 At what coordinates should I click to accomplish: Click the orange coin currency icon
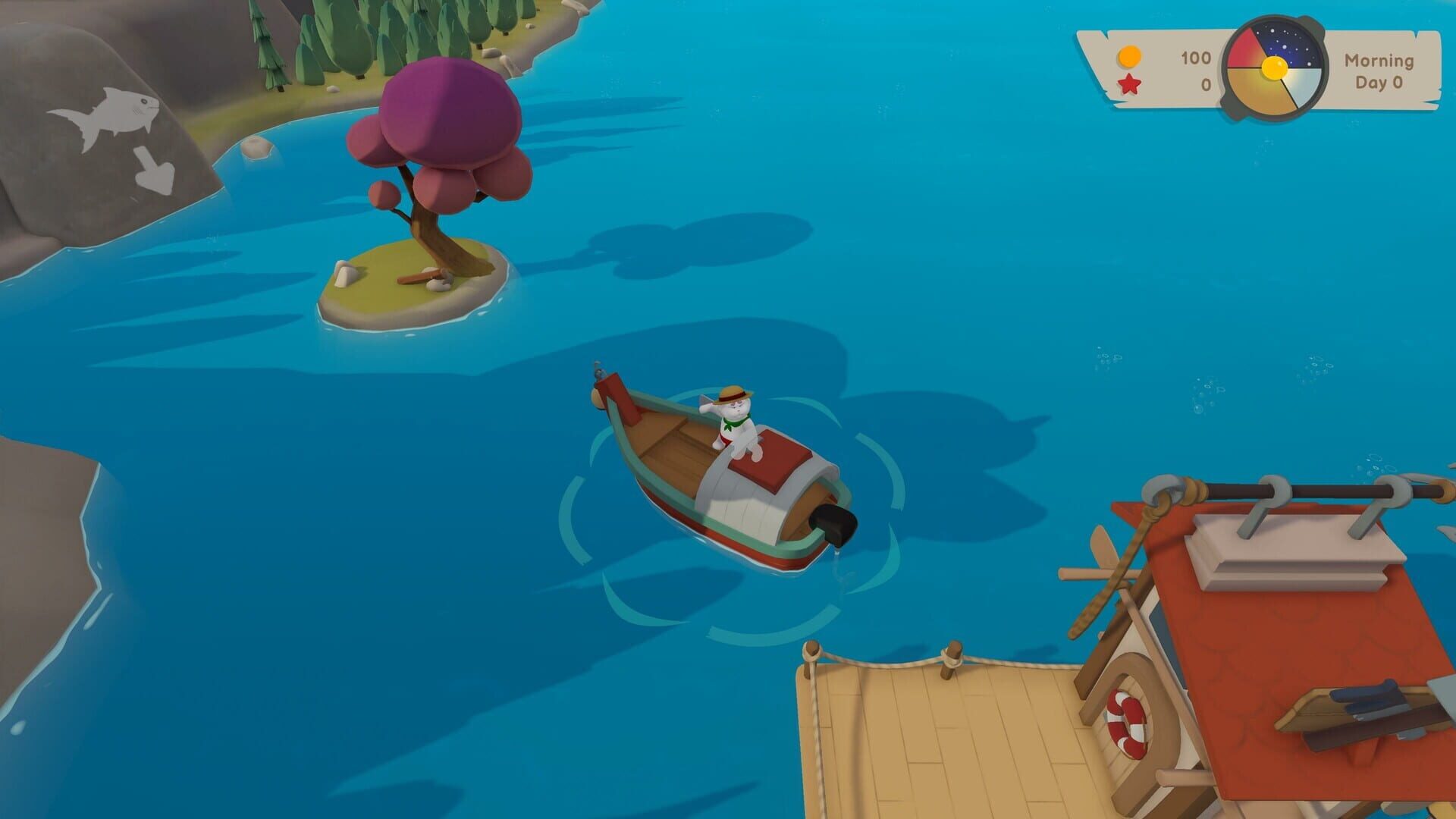click(x=1129, y=55)
